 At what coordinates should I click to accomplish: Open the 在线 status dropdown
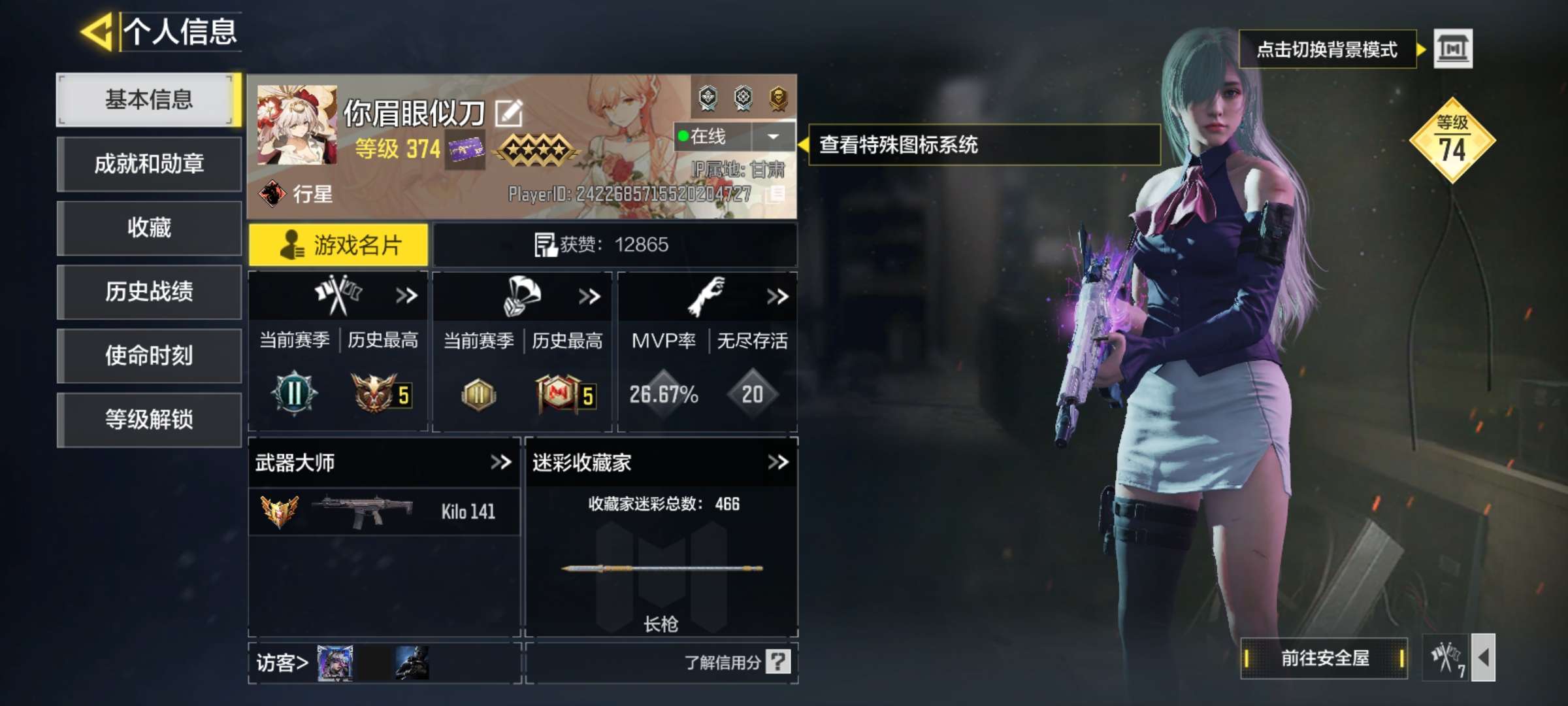773,137
